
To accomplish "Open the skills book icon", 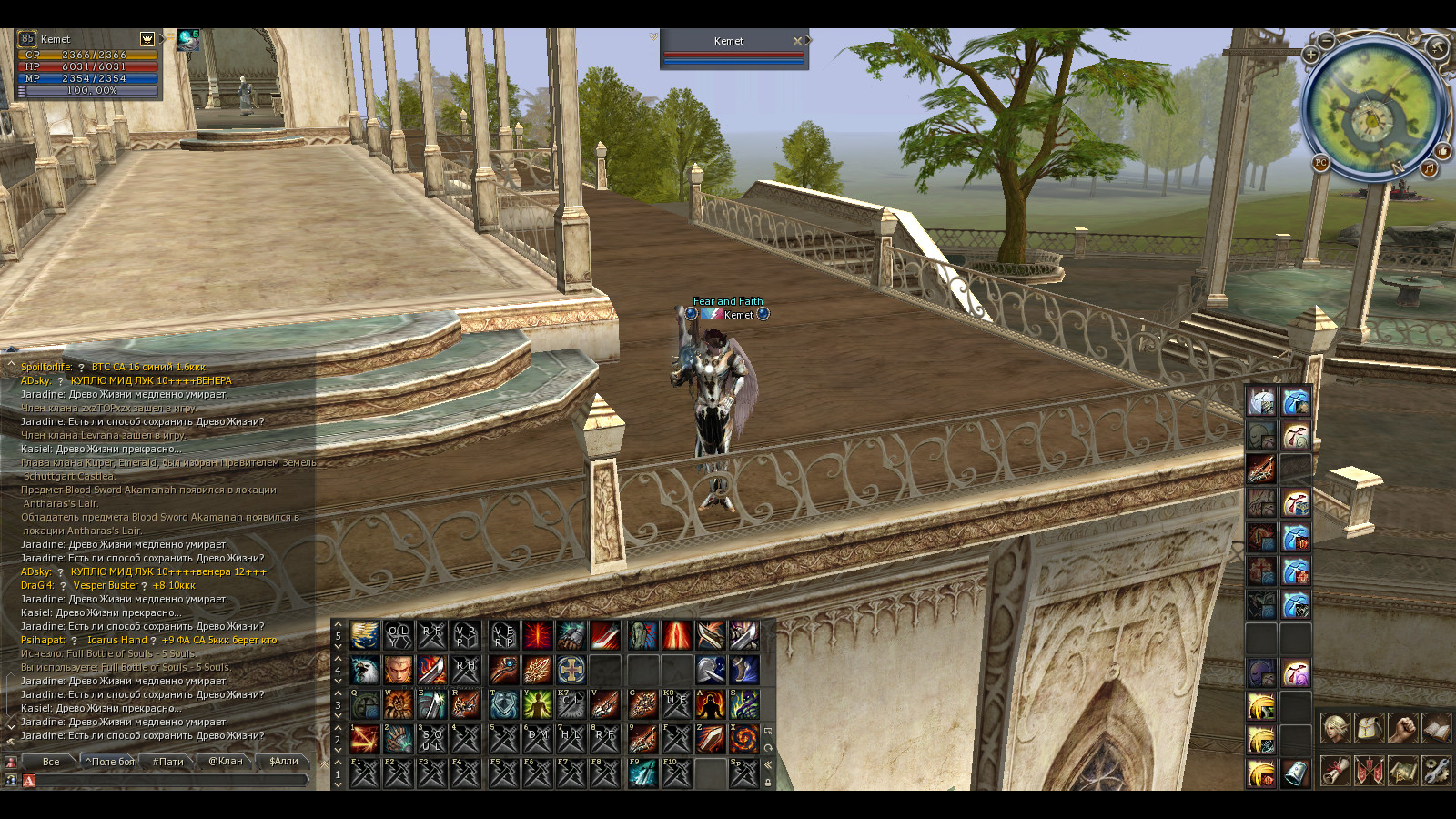I will [x=1436, y=728].
